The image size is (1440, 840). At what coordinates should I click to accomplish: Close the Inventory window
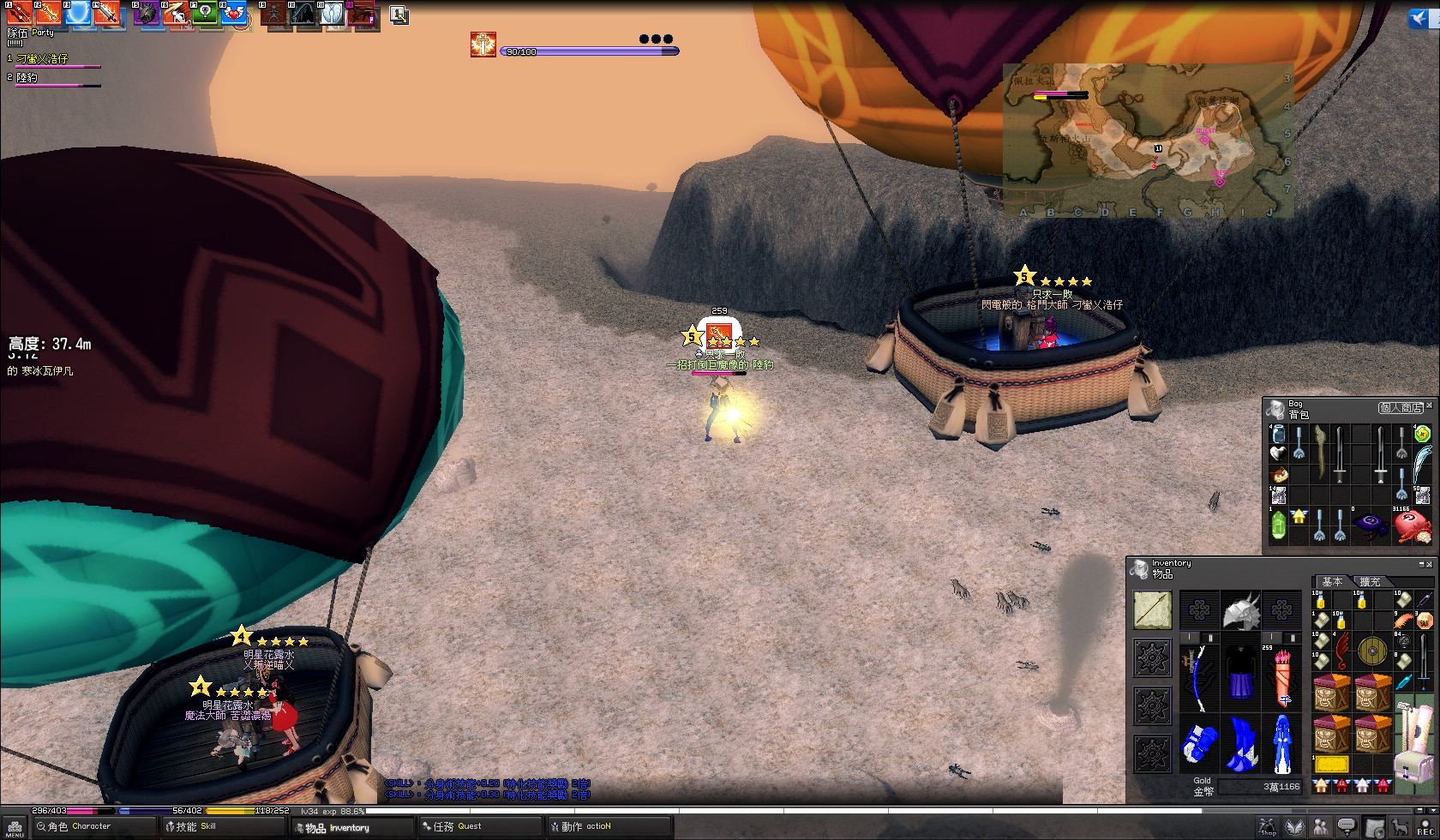(1430, 564)
